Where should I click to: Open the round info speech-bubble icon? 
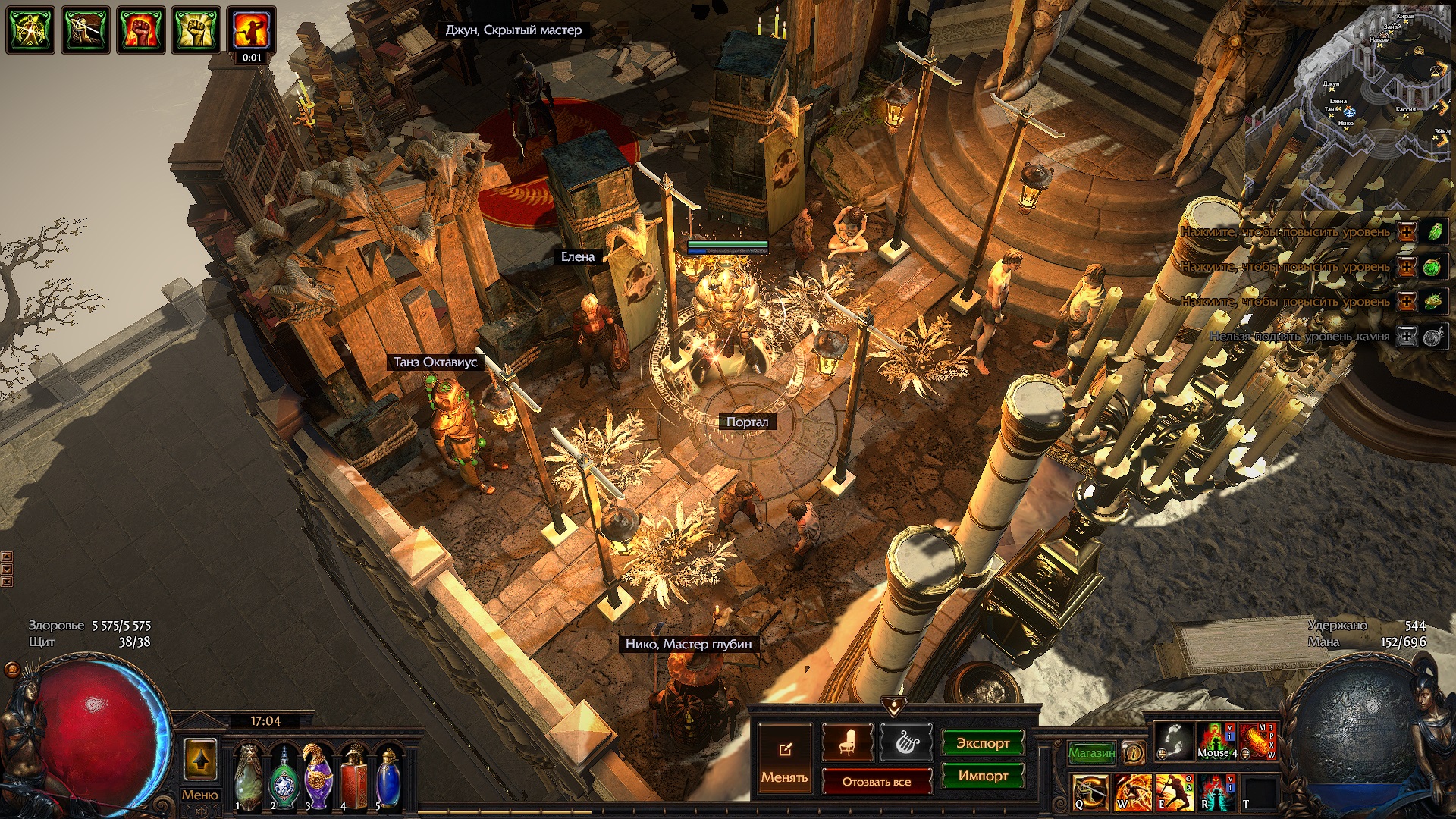tap(1134, 753)
